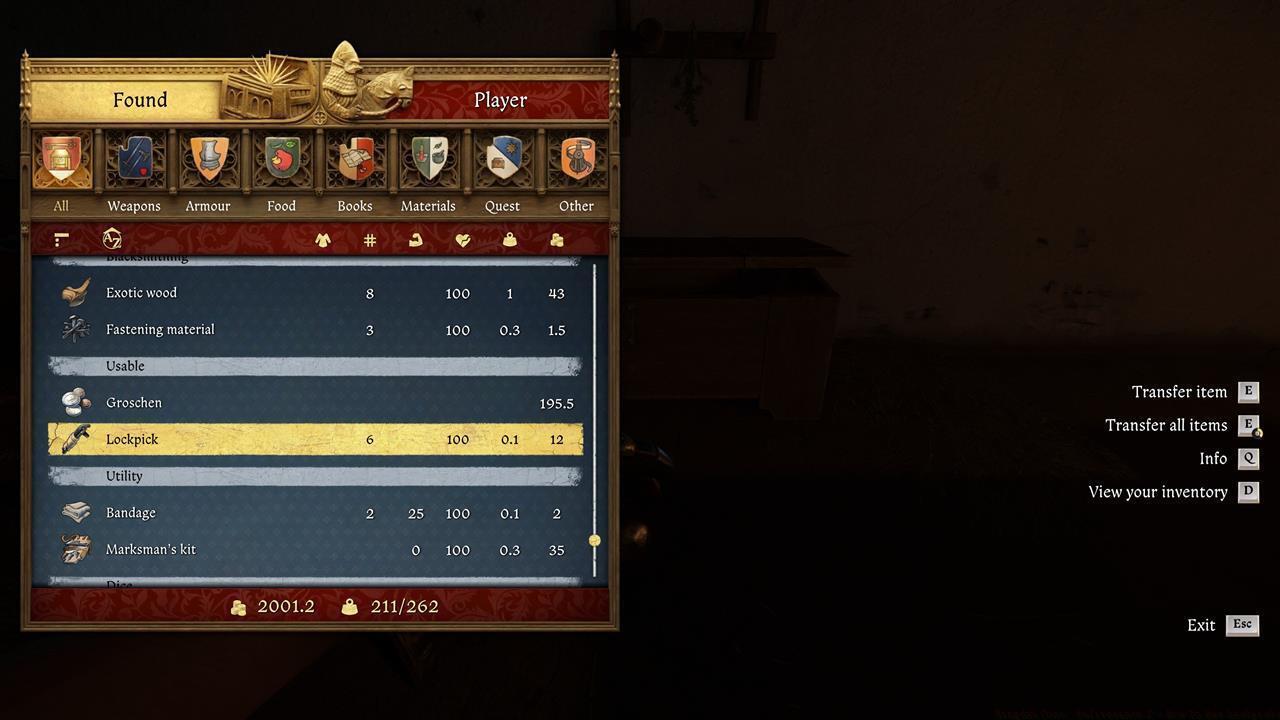The width and height of the screenshot is (1280, 720).
Task: Open the filter list dropdown icon
Action: coord(60,238)
